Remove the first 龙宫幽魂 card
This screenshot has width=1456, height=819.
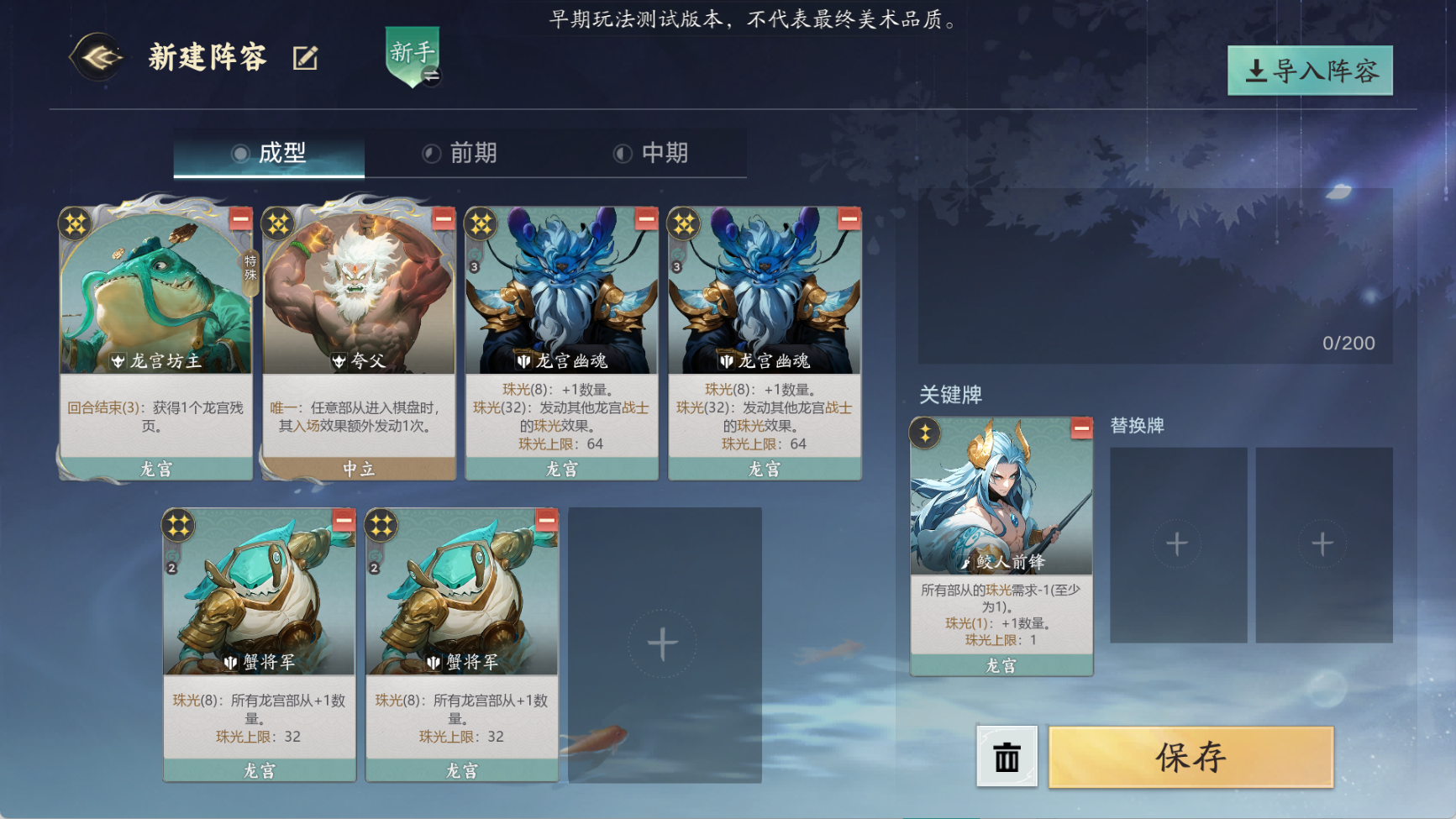pyautogui.click(x=645, y=219)
